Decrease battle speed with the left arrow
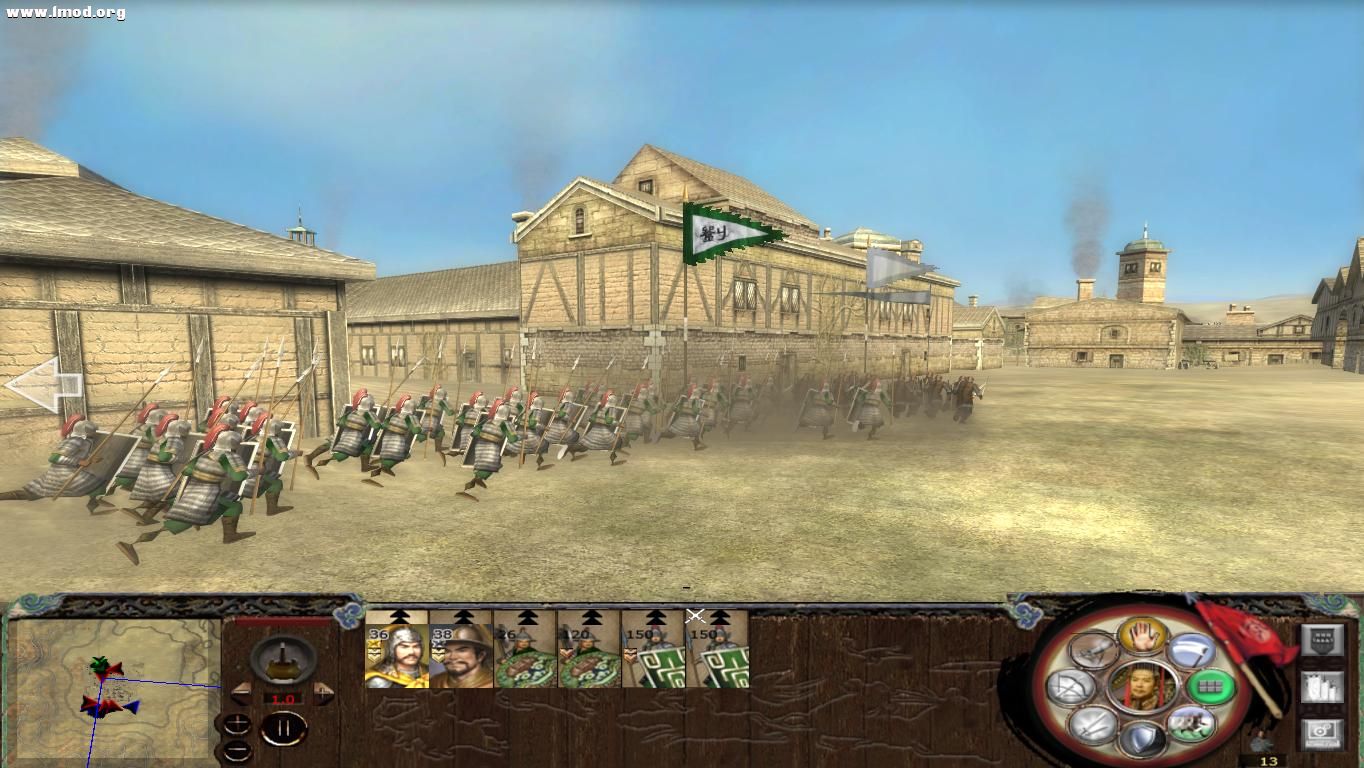 [240, 693]
